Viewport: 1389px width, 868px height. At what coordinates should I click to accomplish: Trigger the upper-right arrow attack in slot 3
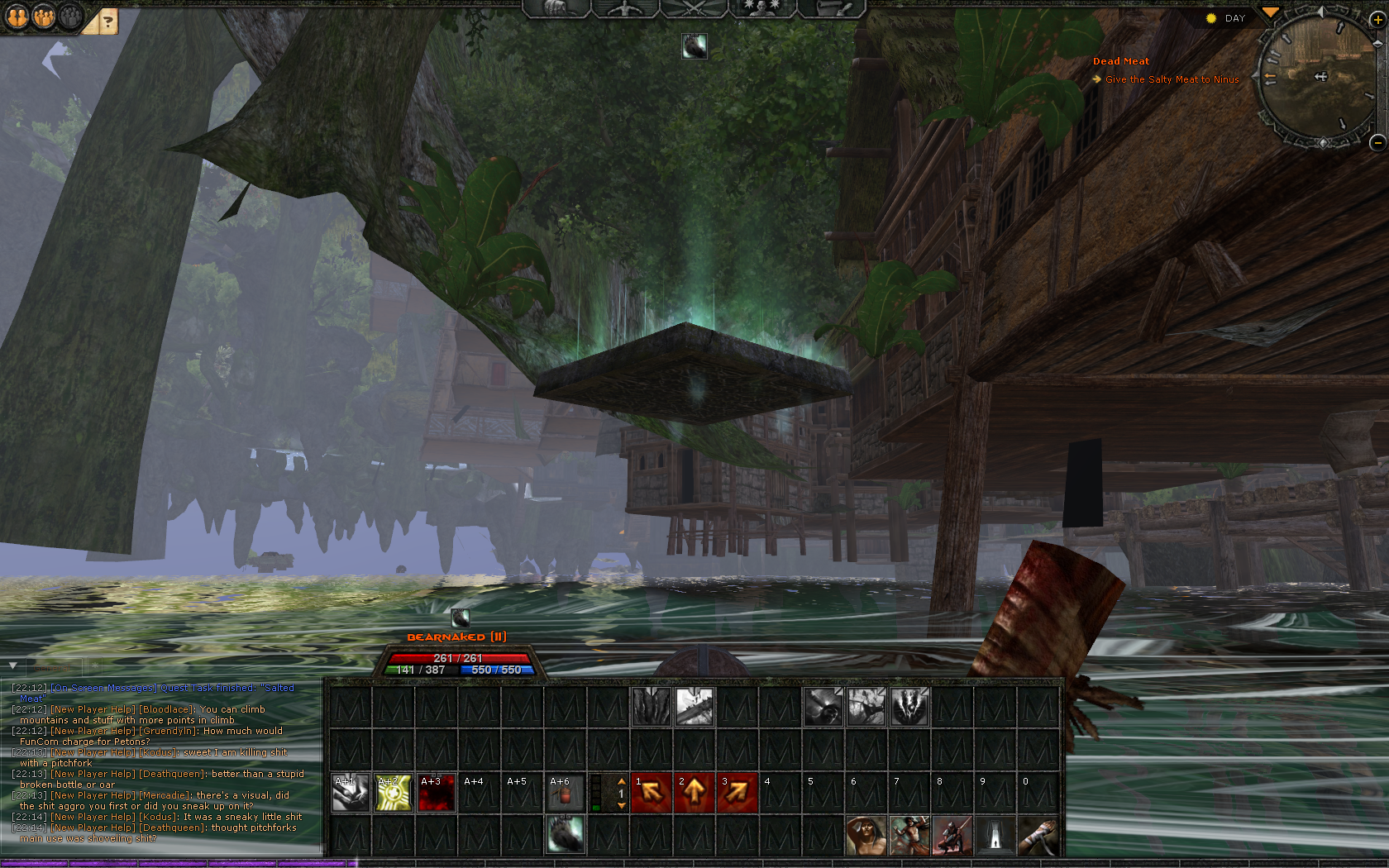click(x=737, y=793)
